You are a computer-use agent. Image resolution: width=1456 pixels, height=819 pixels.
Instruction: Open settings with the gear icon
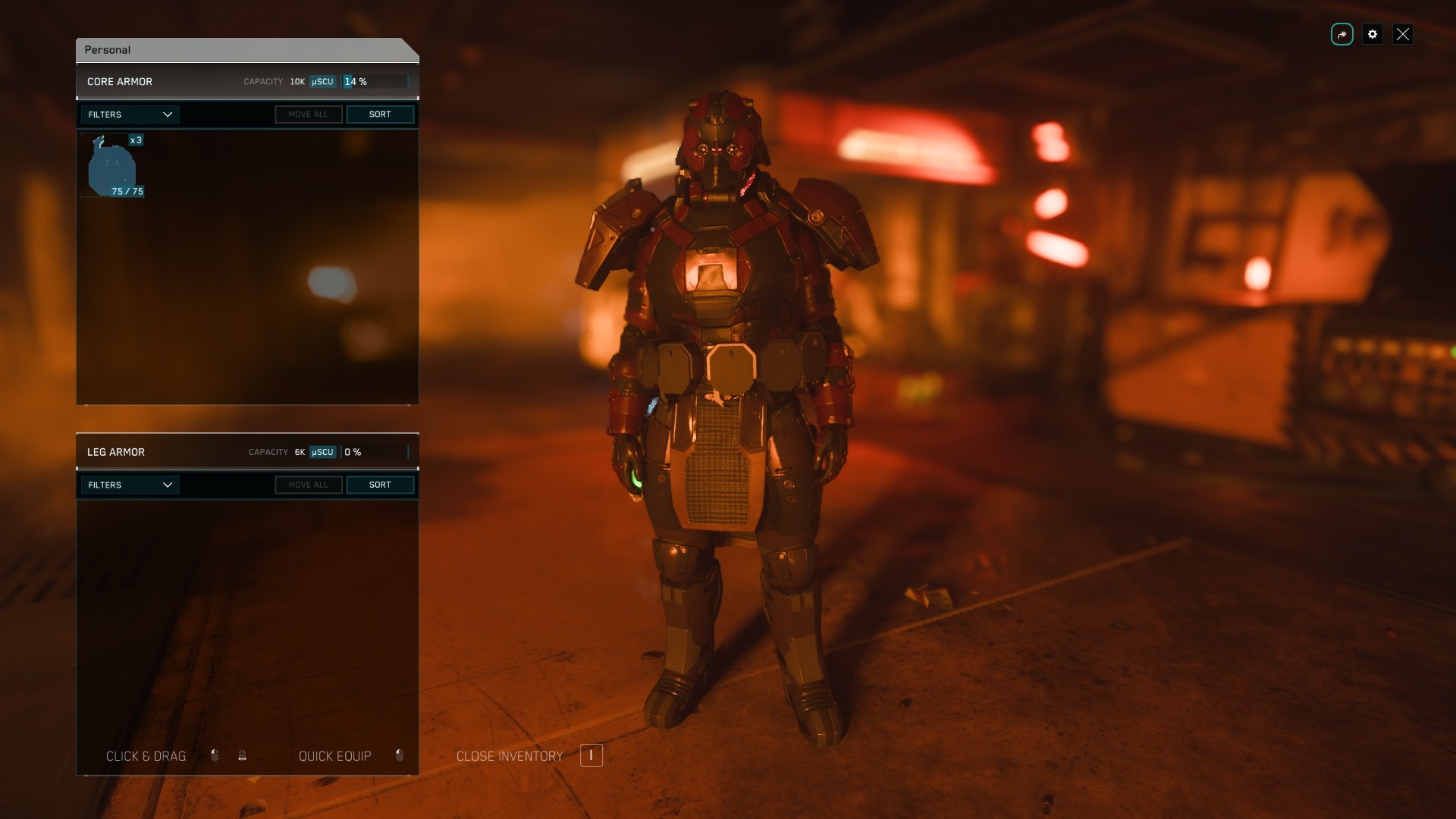pos(1373,34)
